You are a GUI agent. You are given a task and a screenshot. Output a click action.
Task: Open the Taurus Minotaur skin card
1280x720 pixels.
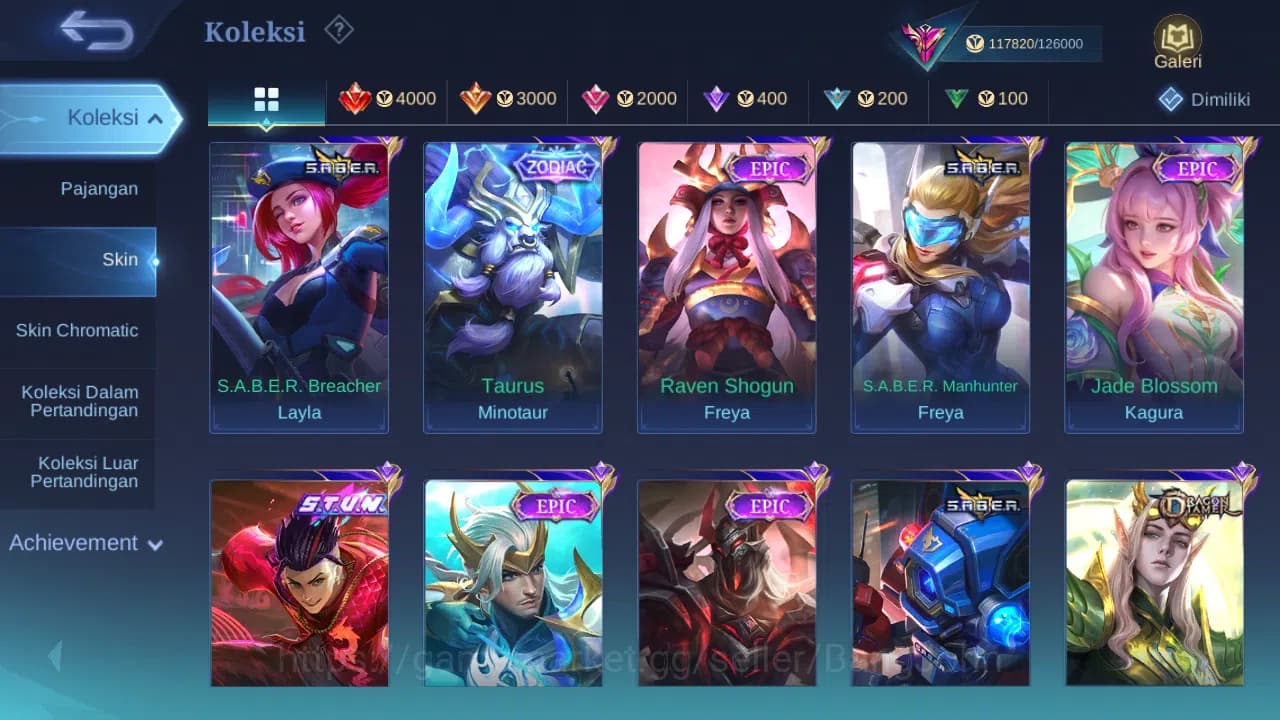[x=512, y=287]
